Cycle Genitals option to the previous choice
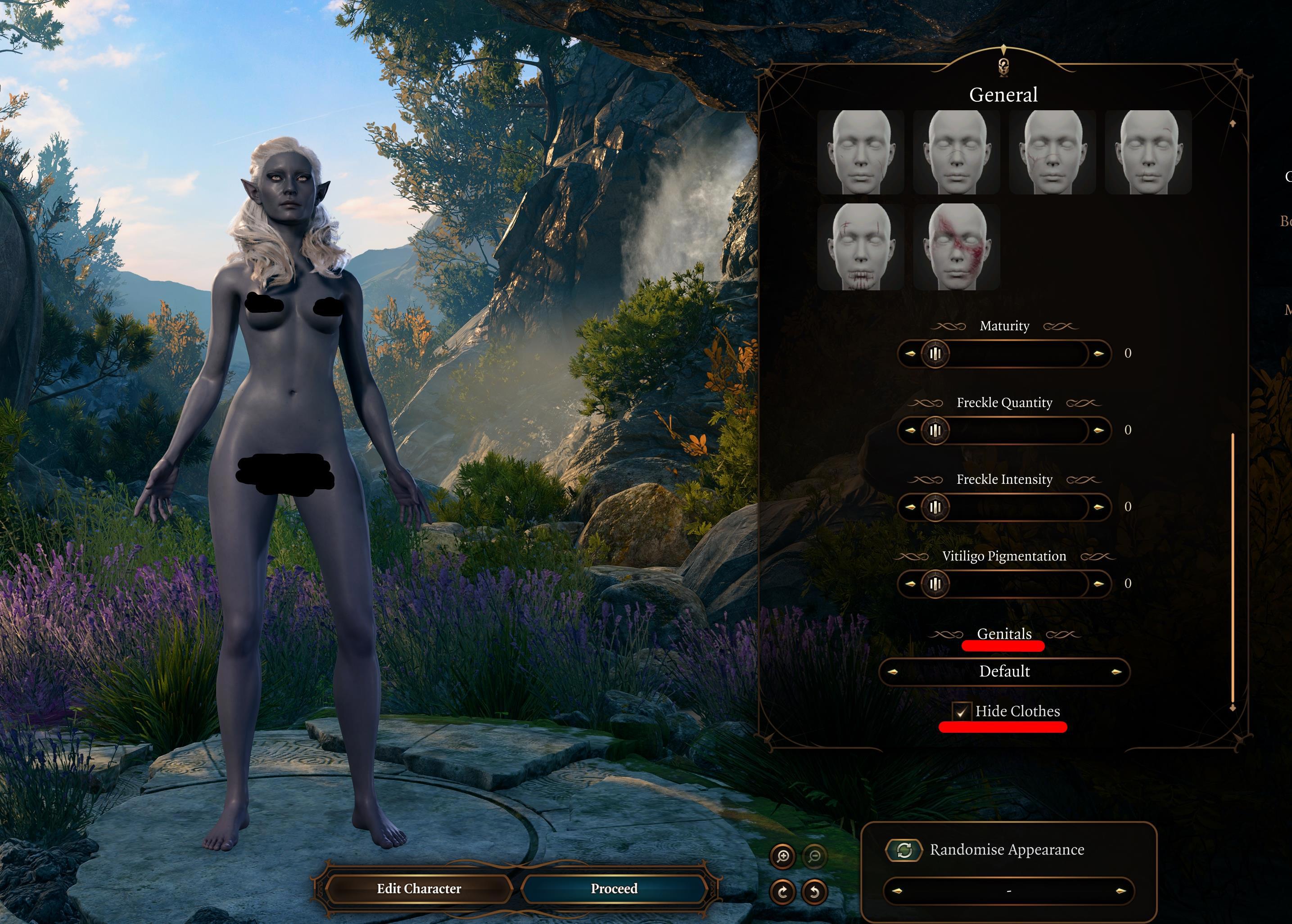 click(892, 672)
